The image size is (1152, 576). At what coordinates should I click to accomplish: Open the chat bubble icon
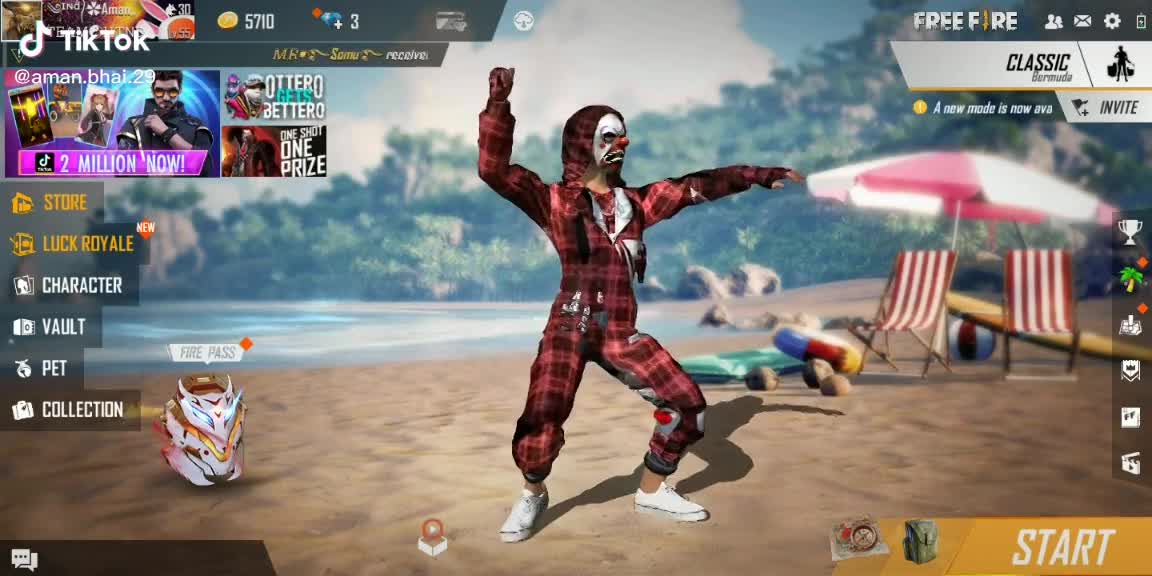pos(24,560)
